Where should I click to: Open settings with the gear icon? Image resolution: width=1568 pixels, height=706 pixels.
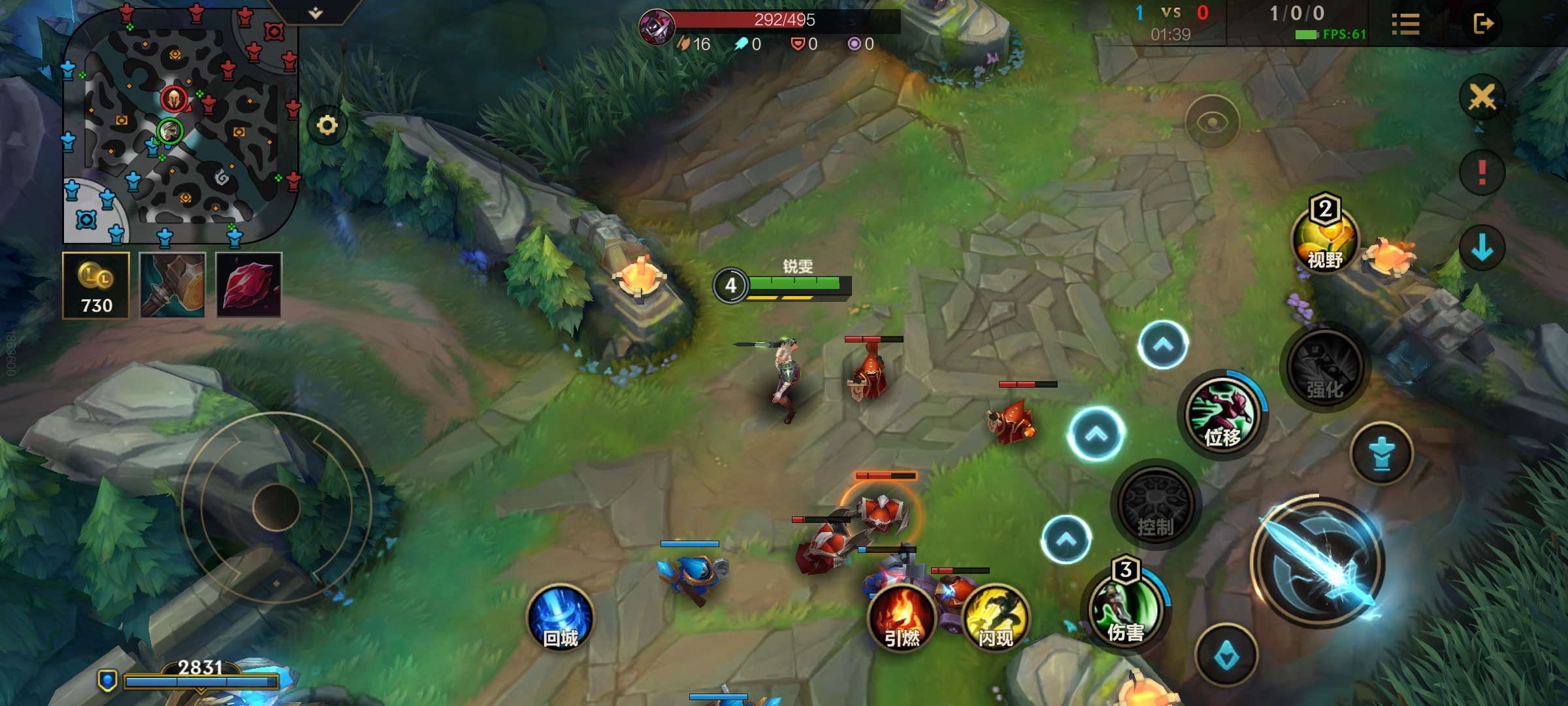pyautogui.click(x=327, y=125)
